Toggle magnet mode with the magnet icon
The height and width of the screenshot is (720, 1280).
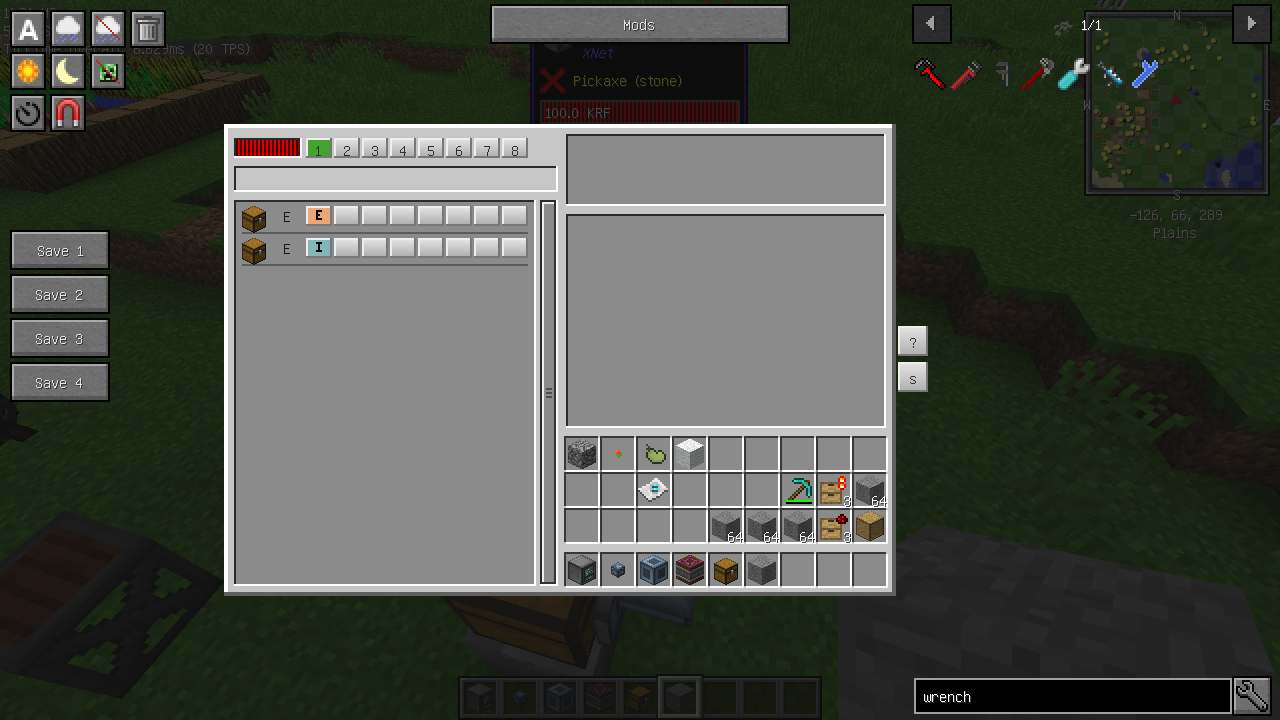68,113
